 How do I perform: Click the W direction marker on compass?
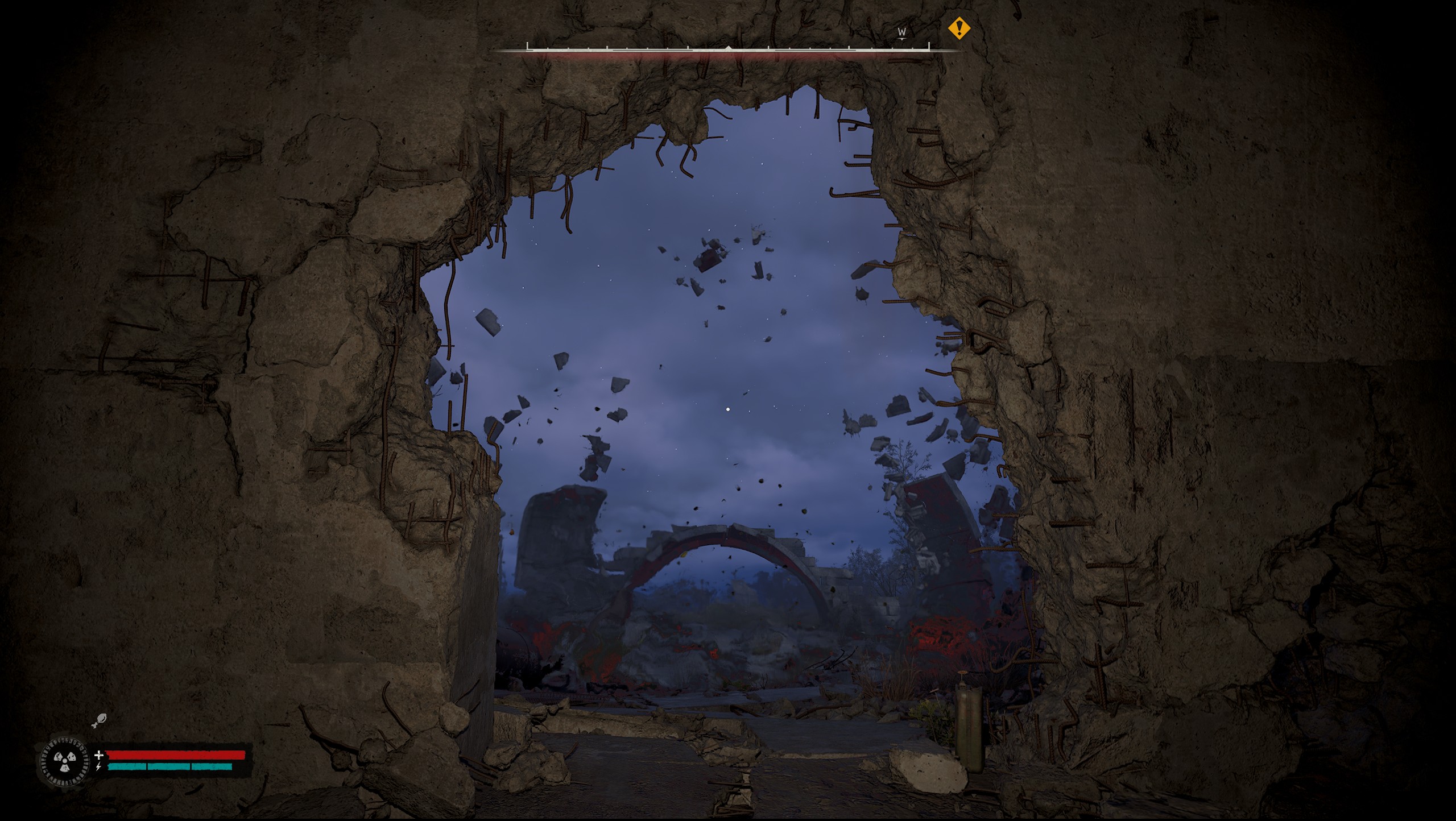click(x=901, y=32)
